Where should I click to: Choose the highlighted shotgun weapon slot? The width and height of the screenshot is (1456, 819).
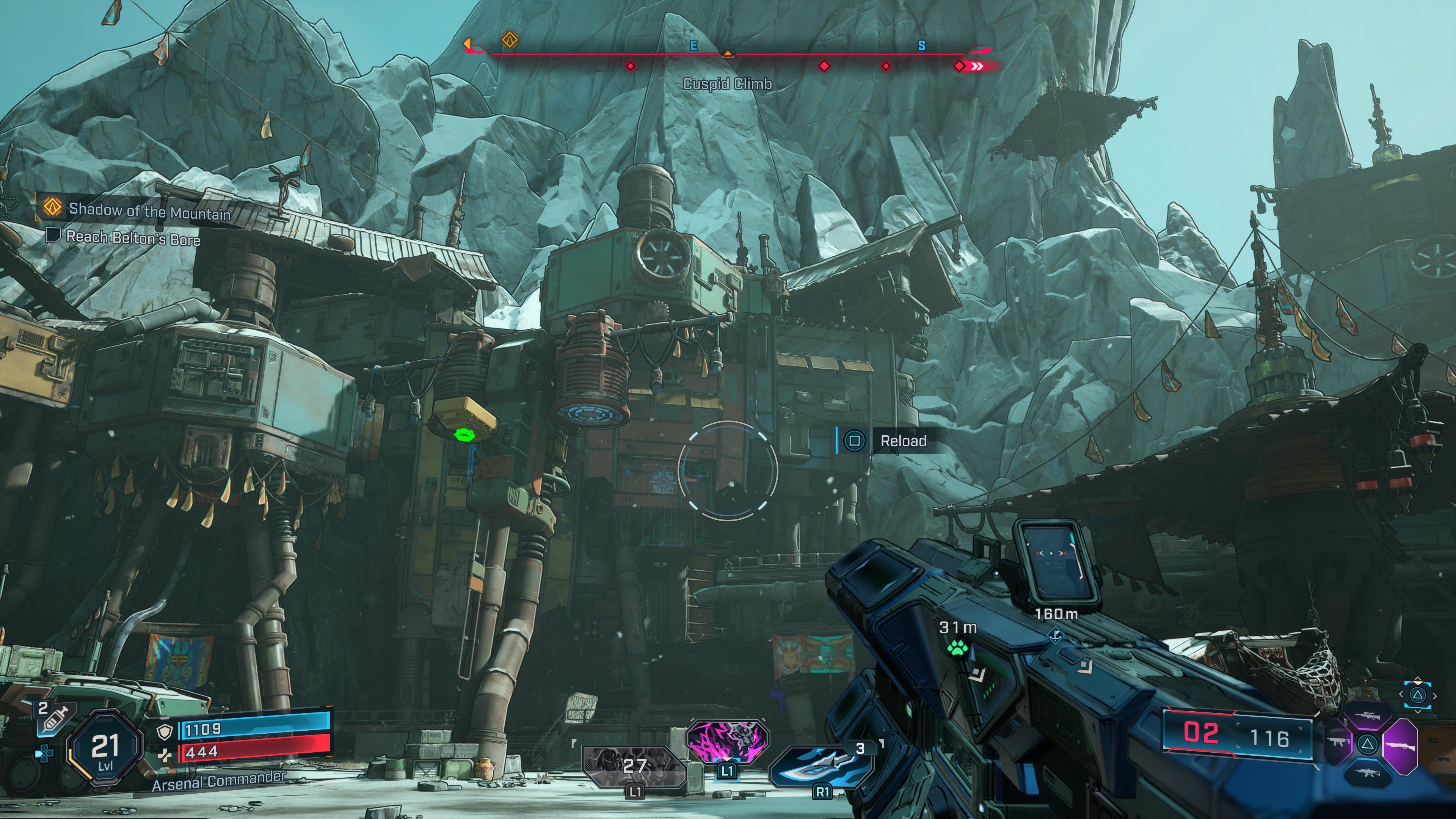(1401, 745)
